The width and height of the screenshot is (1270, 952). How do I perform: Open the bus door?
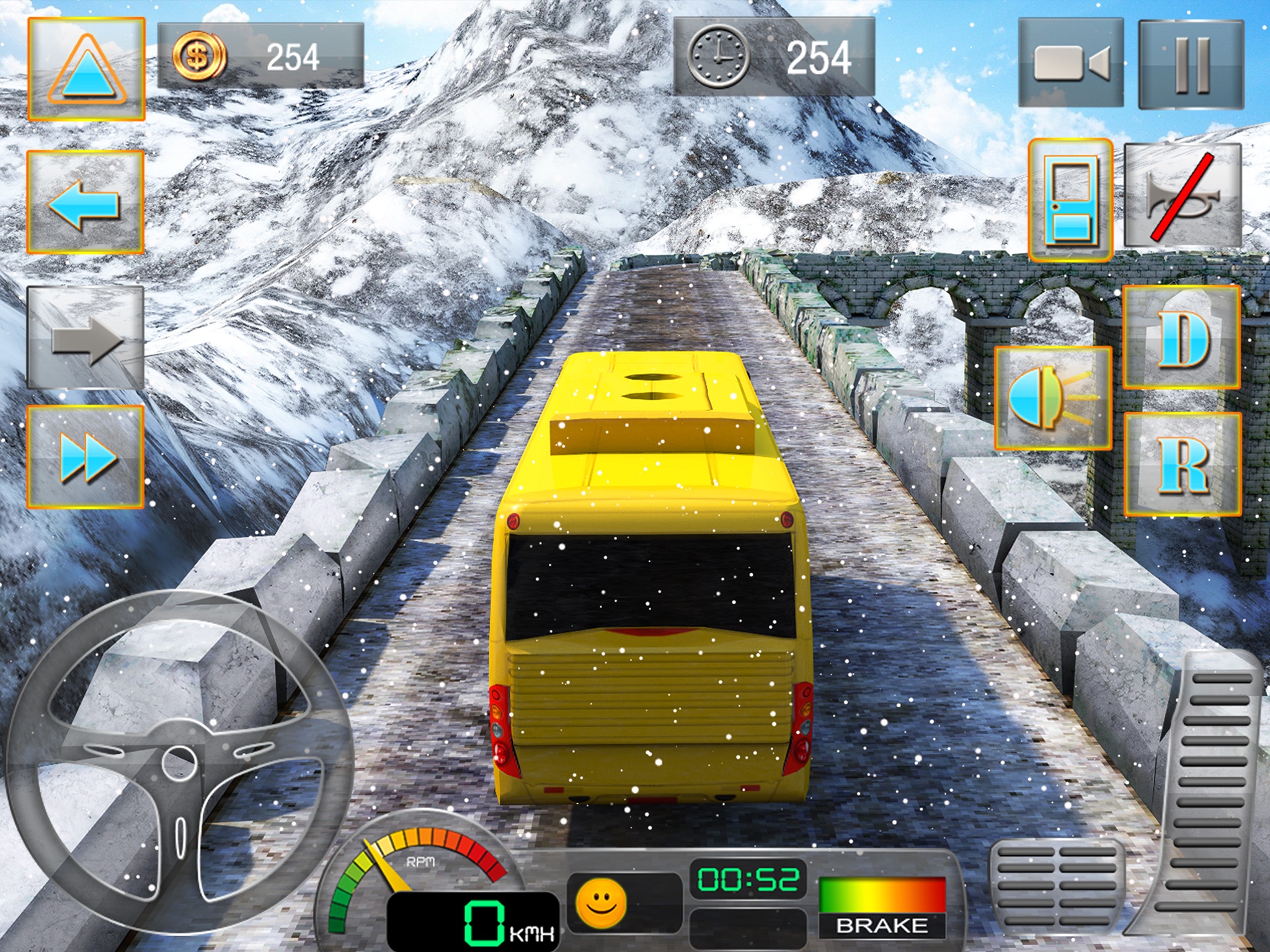click(x=1070, y=200)
